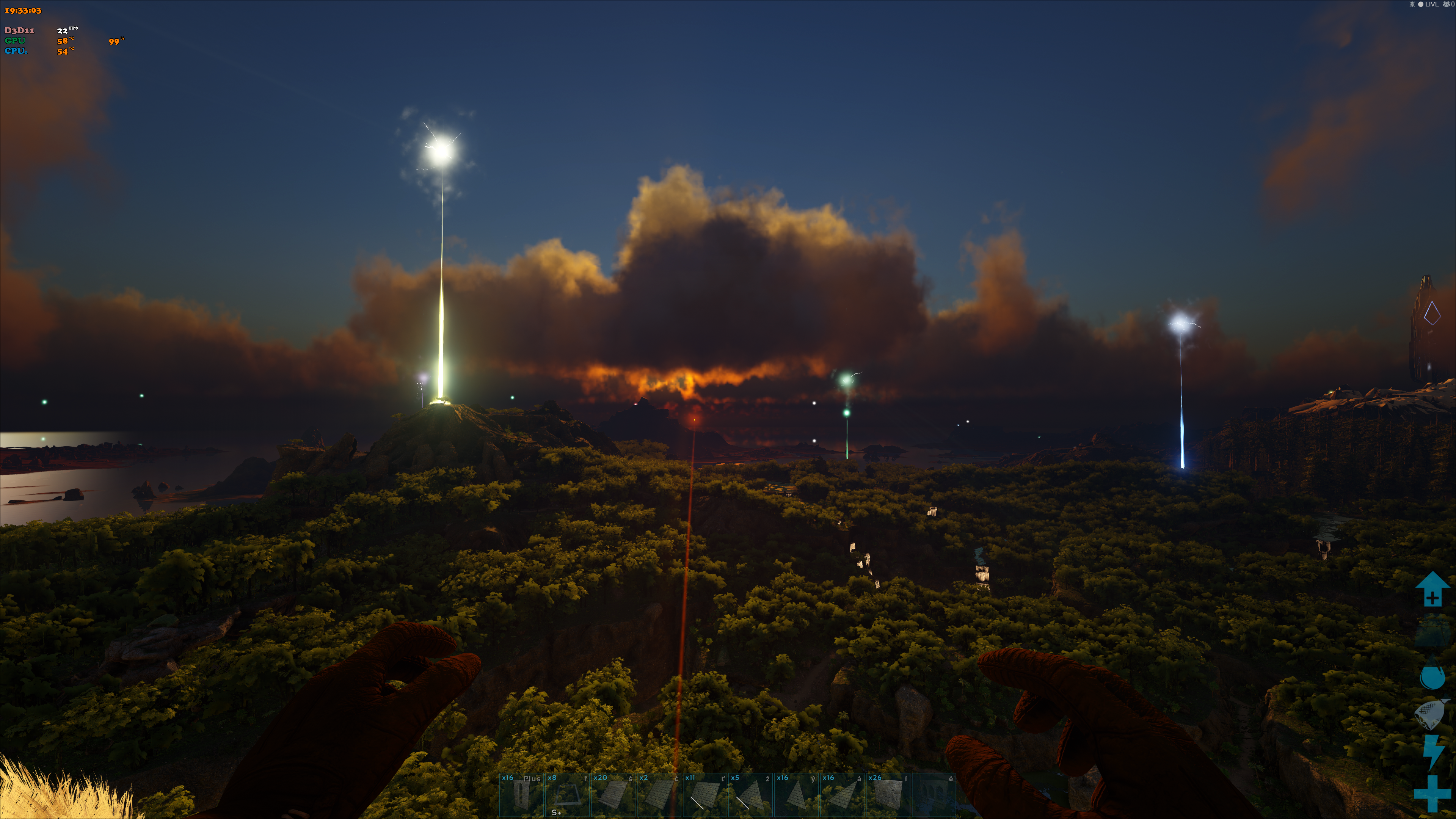The height and width of the screenshot is (819, 1456).
Task: Select the x8 S+ frame hotbar slot
Action: [567, 794]
